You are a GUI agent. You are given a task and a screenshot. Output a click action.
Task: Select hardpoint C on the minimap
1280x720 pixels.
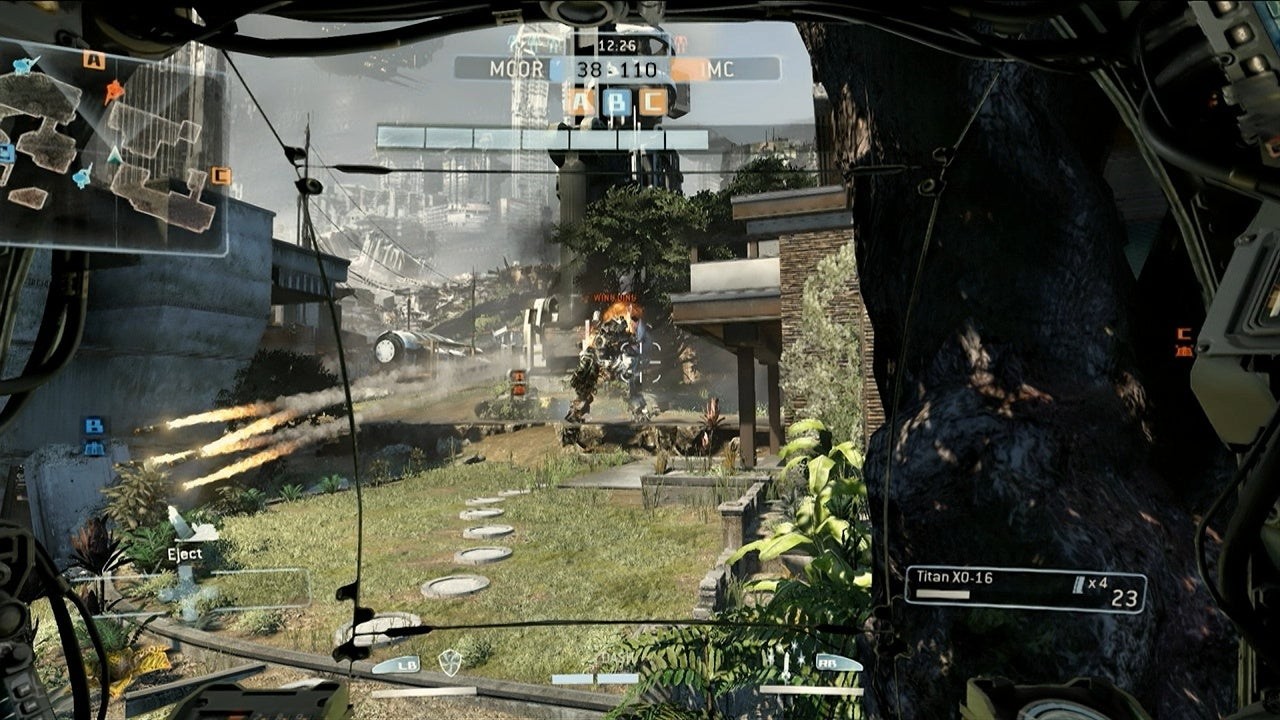[221, 177]
